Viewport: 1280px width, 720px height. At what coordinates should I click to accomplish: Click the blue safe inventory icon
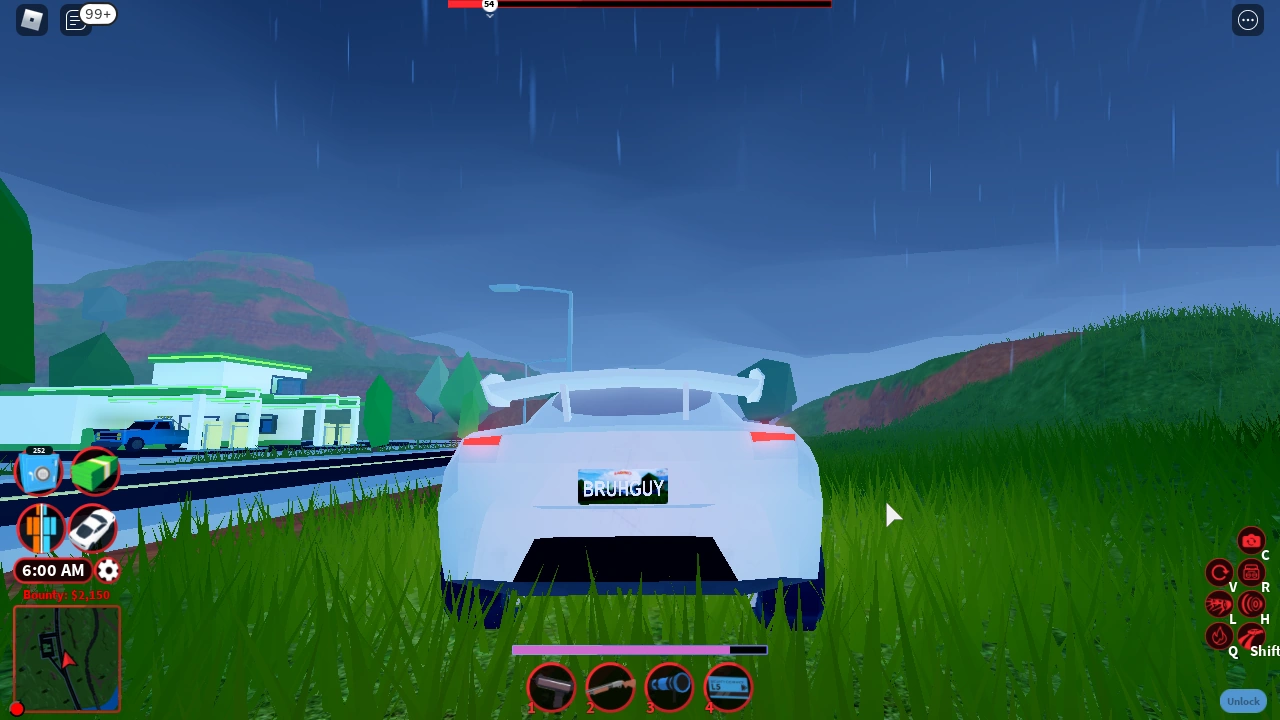(x=40, y=470)
